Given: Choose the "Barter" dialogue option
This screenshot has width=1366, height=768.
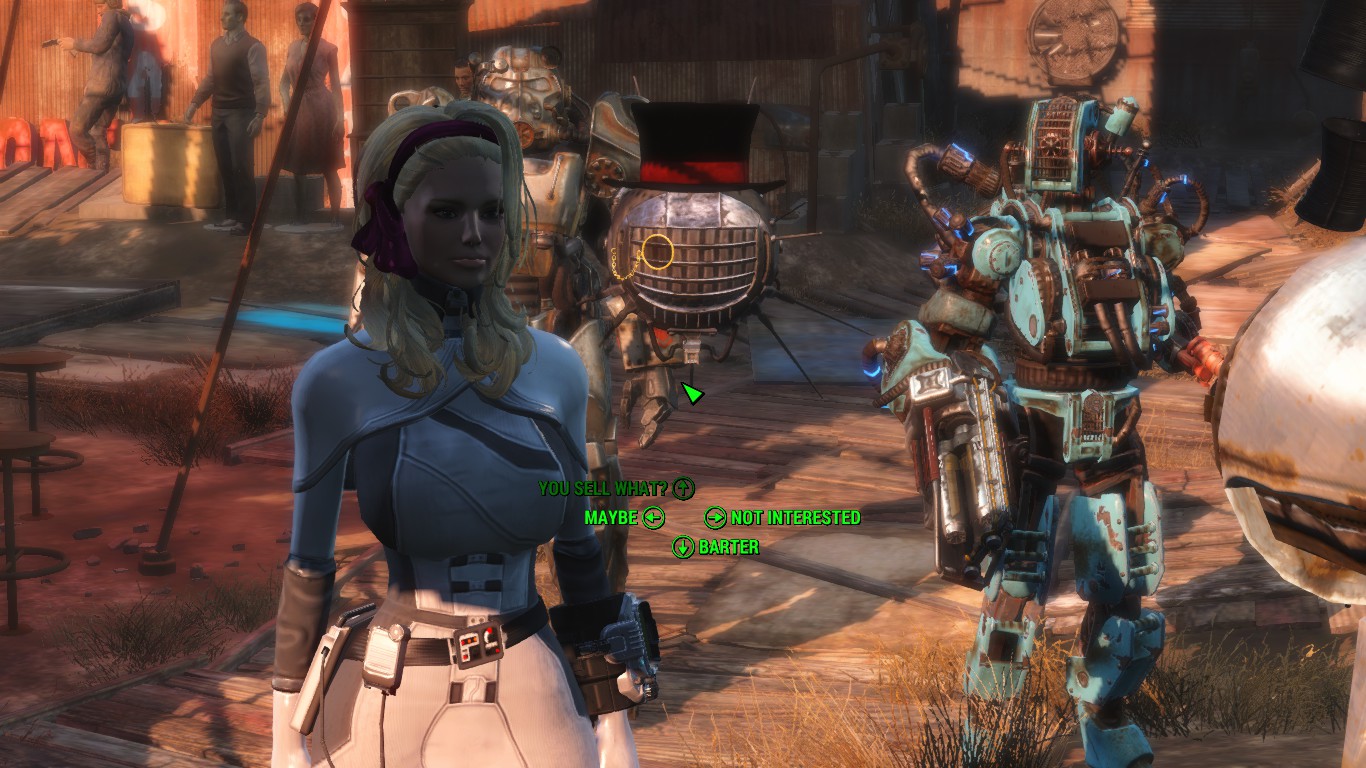Looking at the screenshot, I should [728, 547].
